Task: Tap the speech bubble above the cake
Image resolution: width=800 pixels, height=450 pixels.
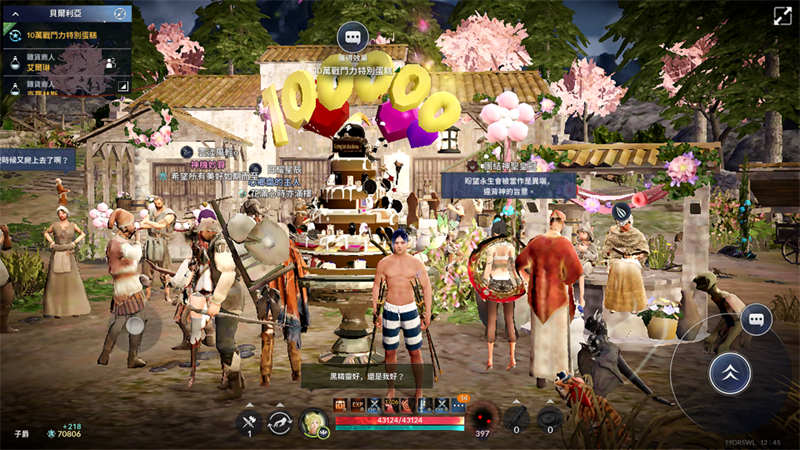Action: [352, 40]
